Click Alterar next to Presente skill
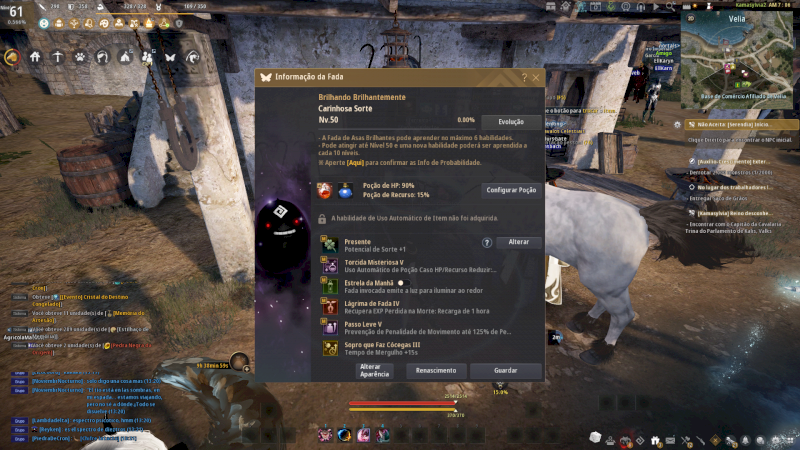Viewport: 800px width, 450px height. coord(519,242)
